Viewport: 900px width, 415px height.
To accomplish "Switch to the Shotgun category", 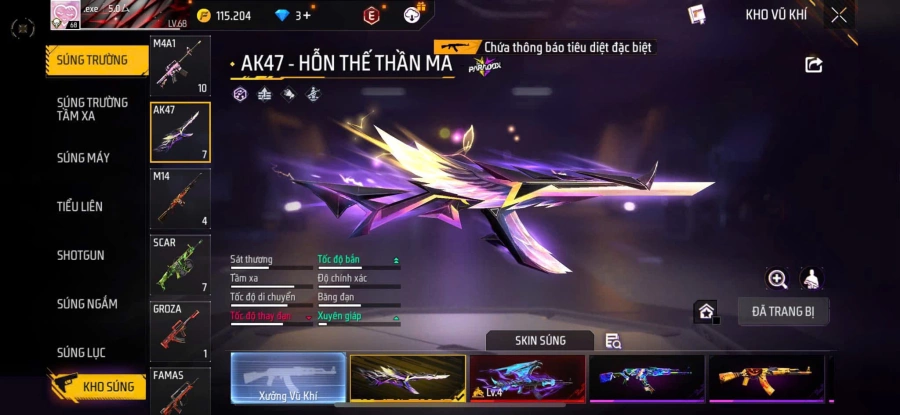I will click(80, 255).
